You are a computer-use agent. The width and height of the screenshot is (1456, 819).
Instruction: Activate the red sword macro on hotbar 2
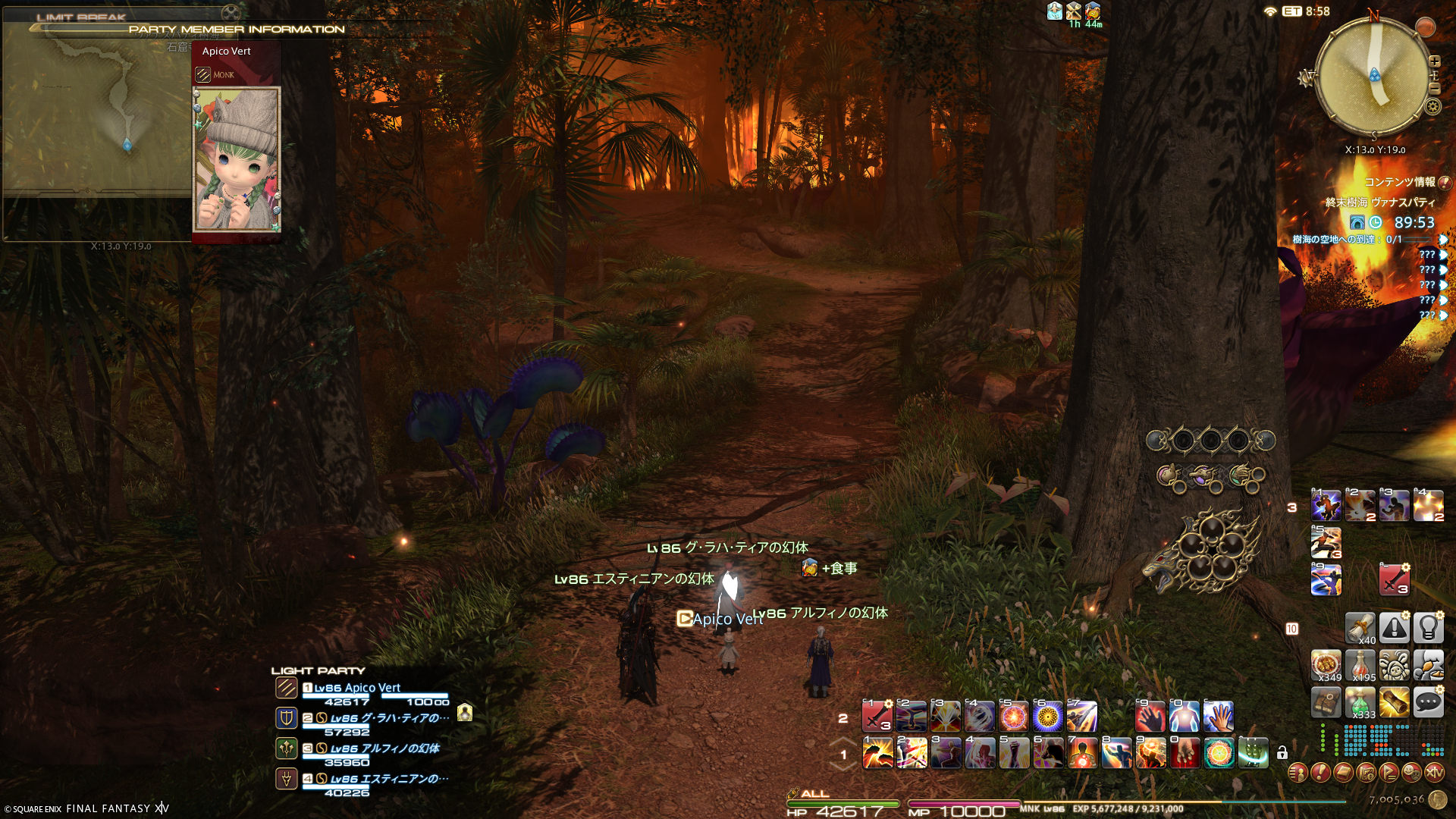tap(877, 716)
